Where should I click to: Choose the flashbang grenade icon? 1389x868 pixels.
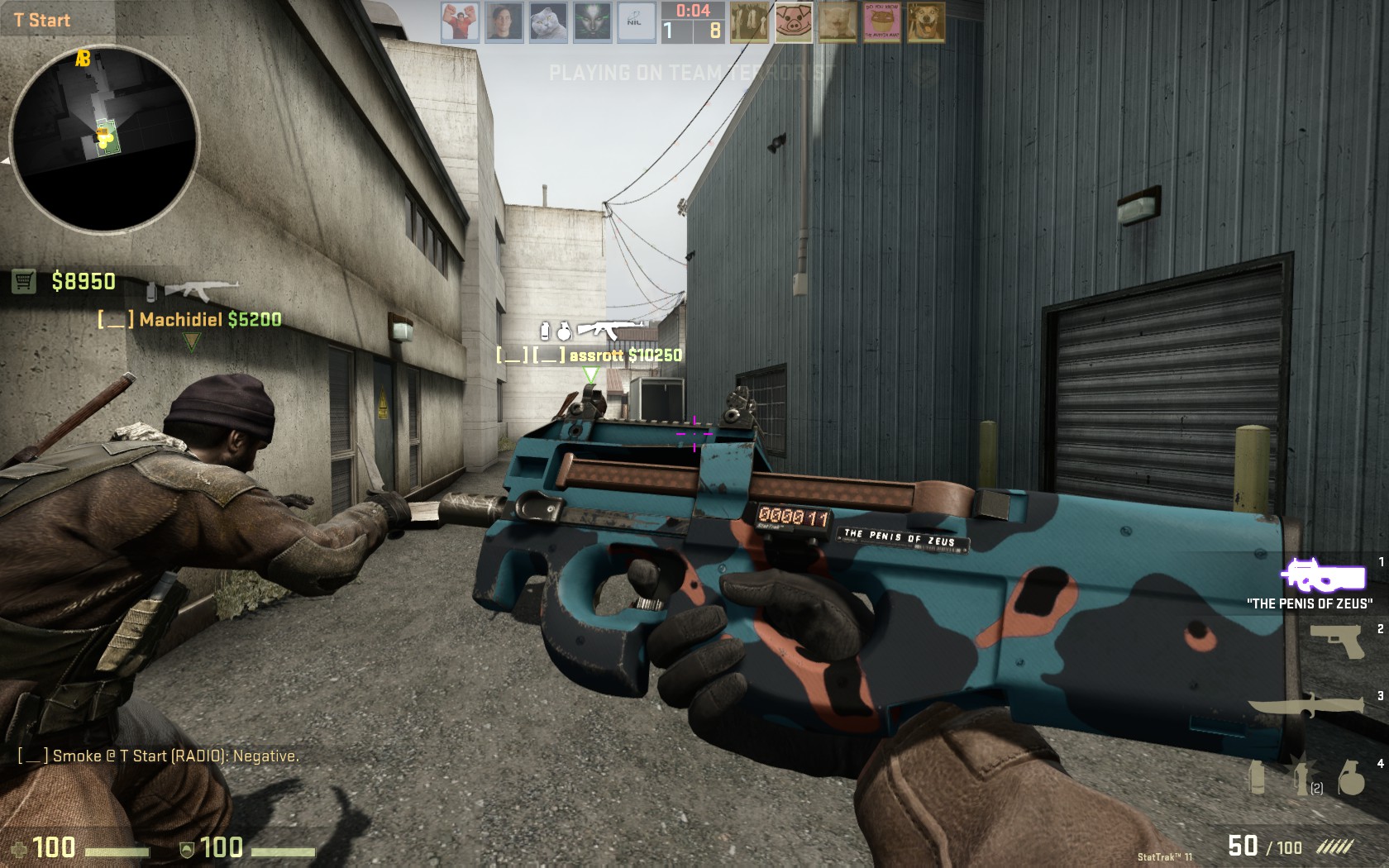coord(1303,777)
